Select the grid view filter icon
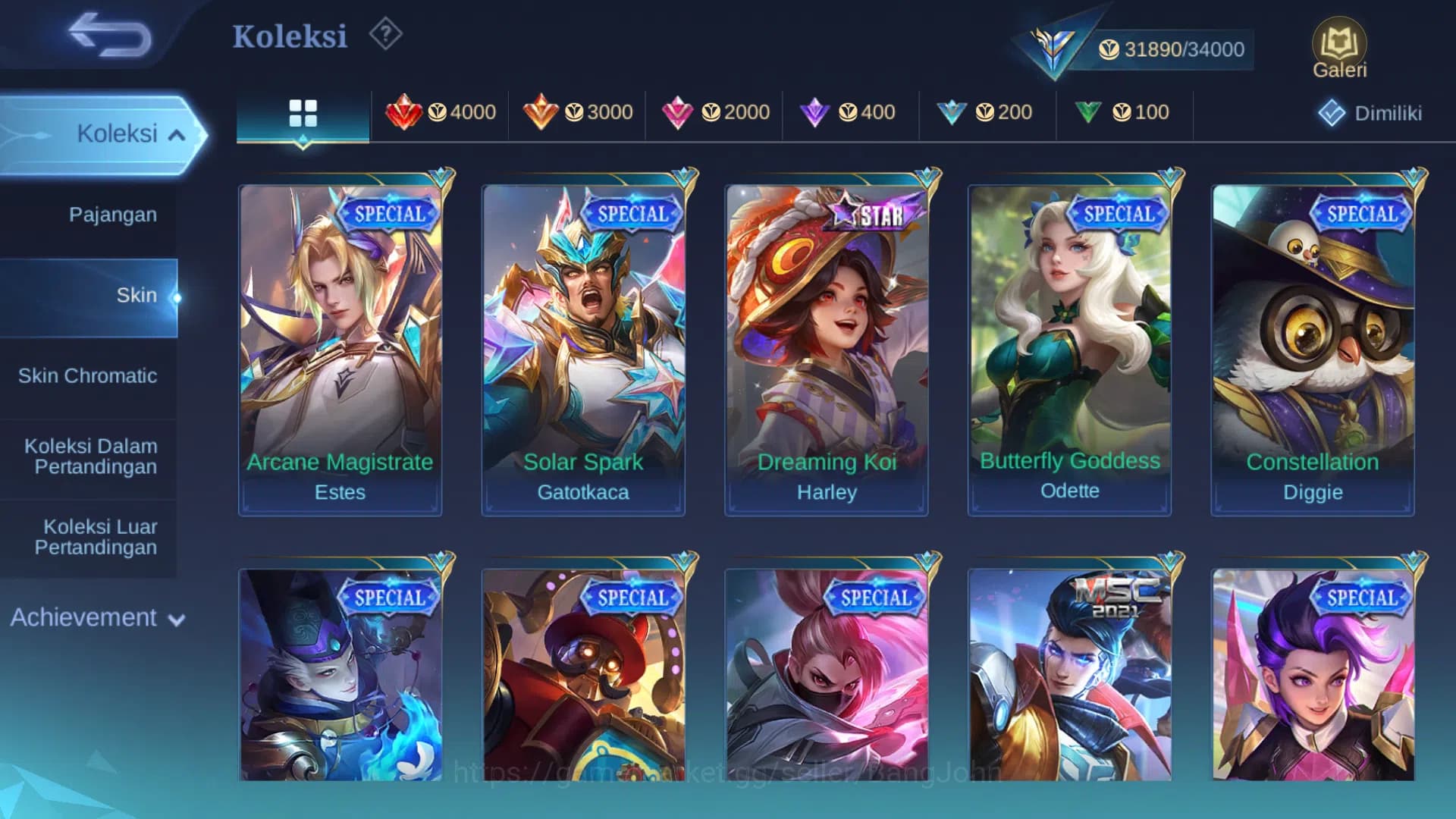The width and height of the screenshot is (1456, 819). pos(303,112)
